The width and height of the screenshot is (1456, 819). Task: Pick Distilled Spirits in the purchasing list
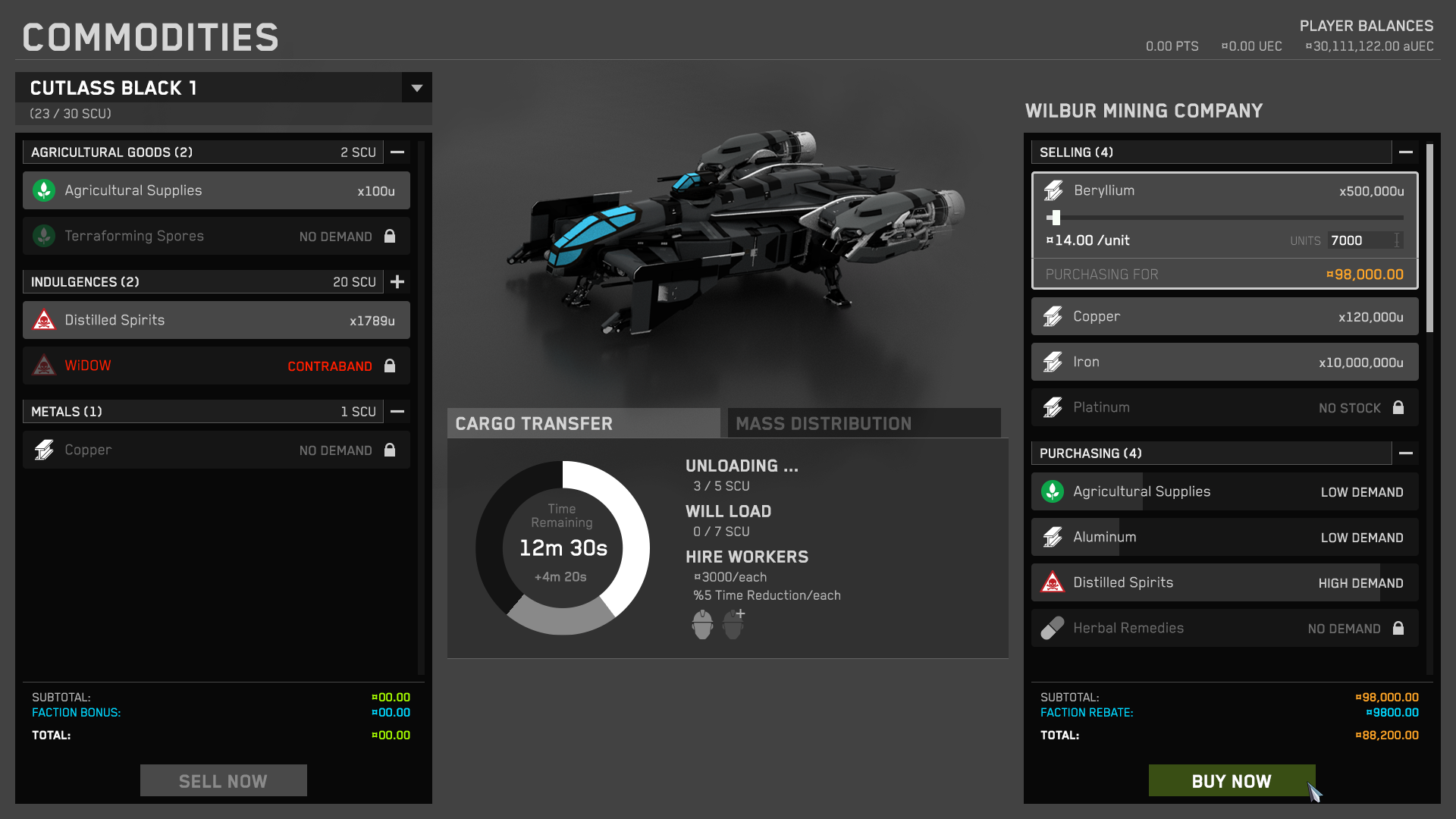1224,583
